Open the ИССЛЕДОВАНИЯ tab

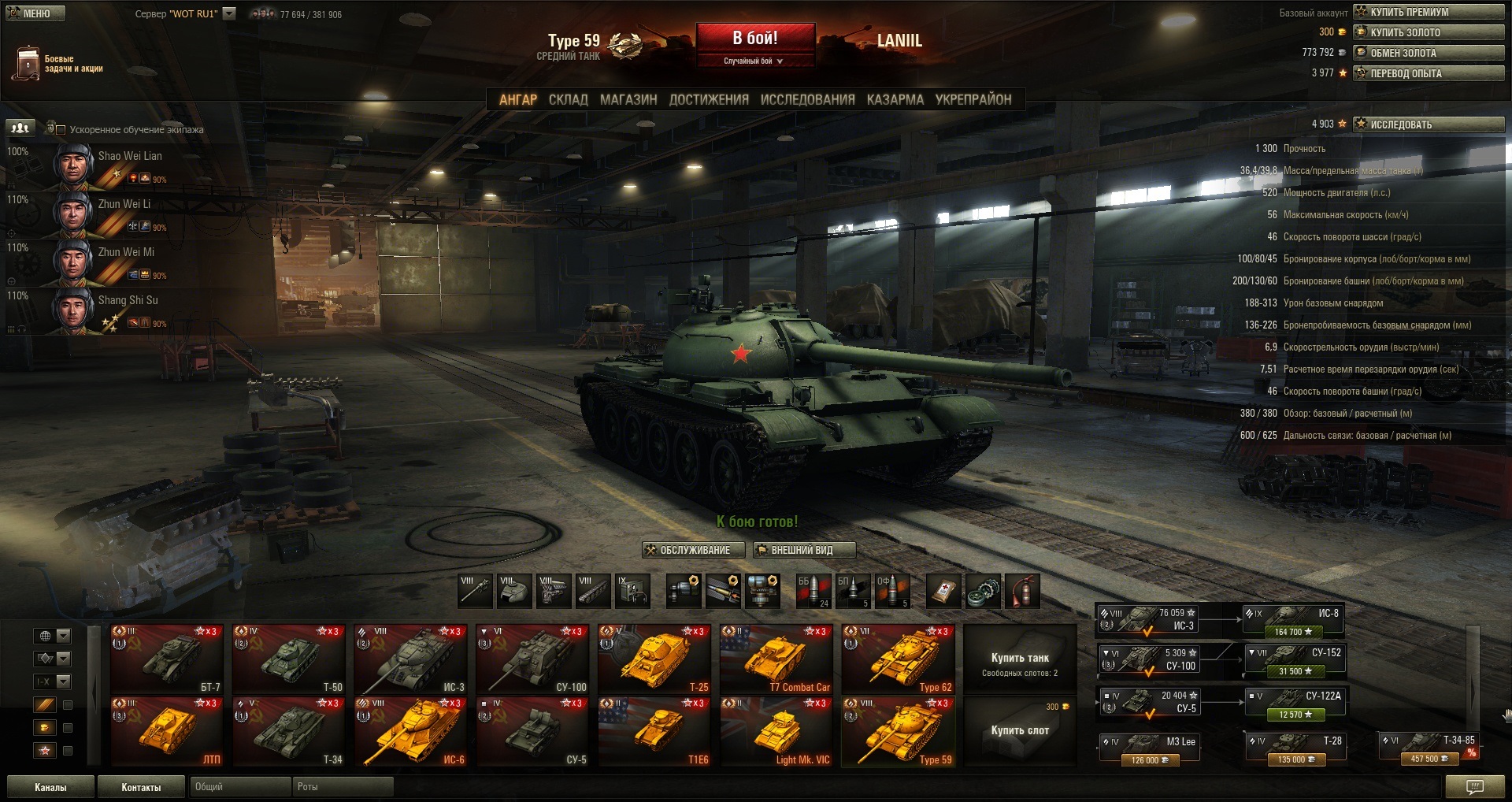(807, 100)
